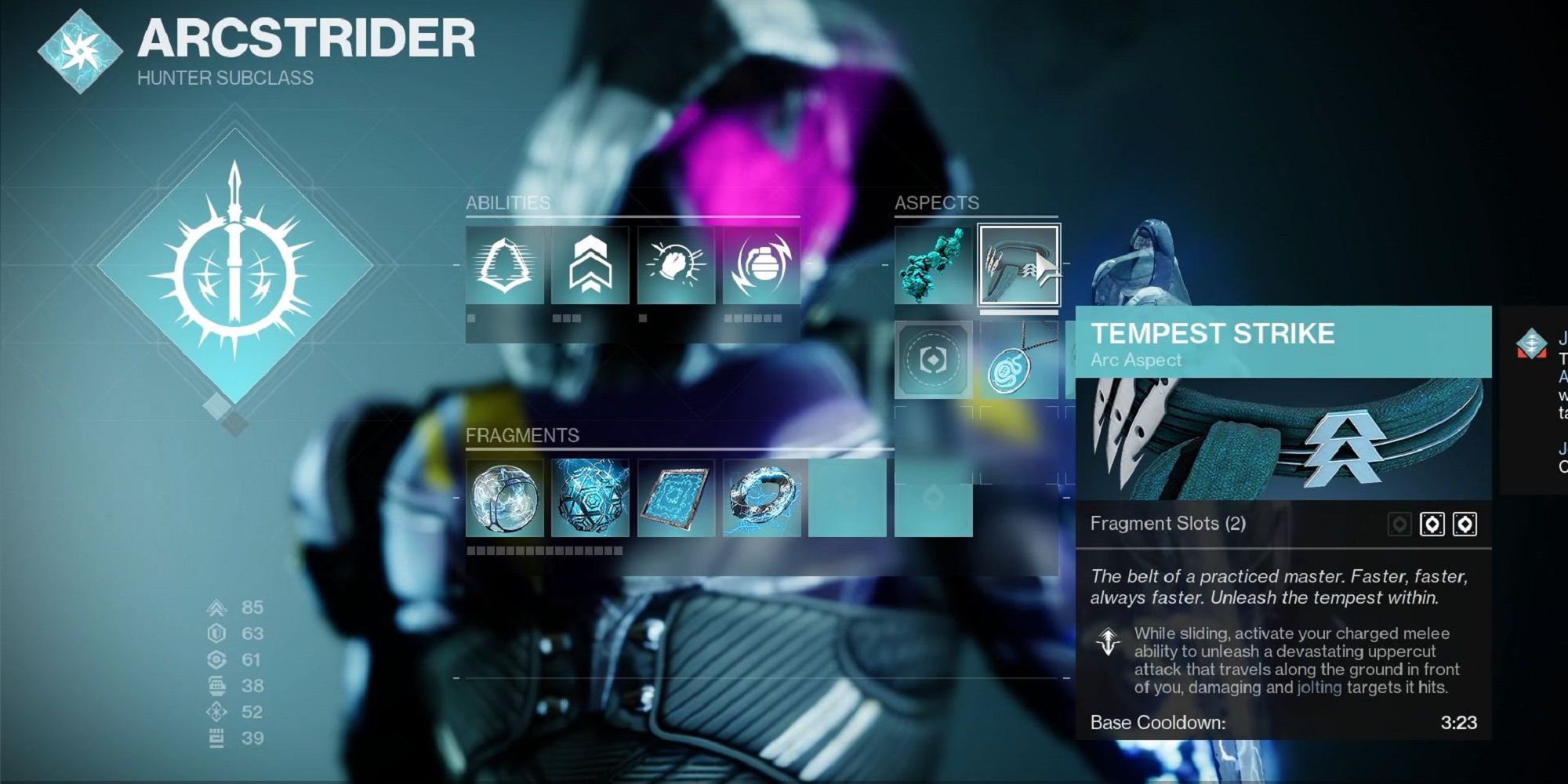Select the teal crystal cluster aspect
Screen dimensions: 1568x784
click(933, 265)
